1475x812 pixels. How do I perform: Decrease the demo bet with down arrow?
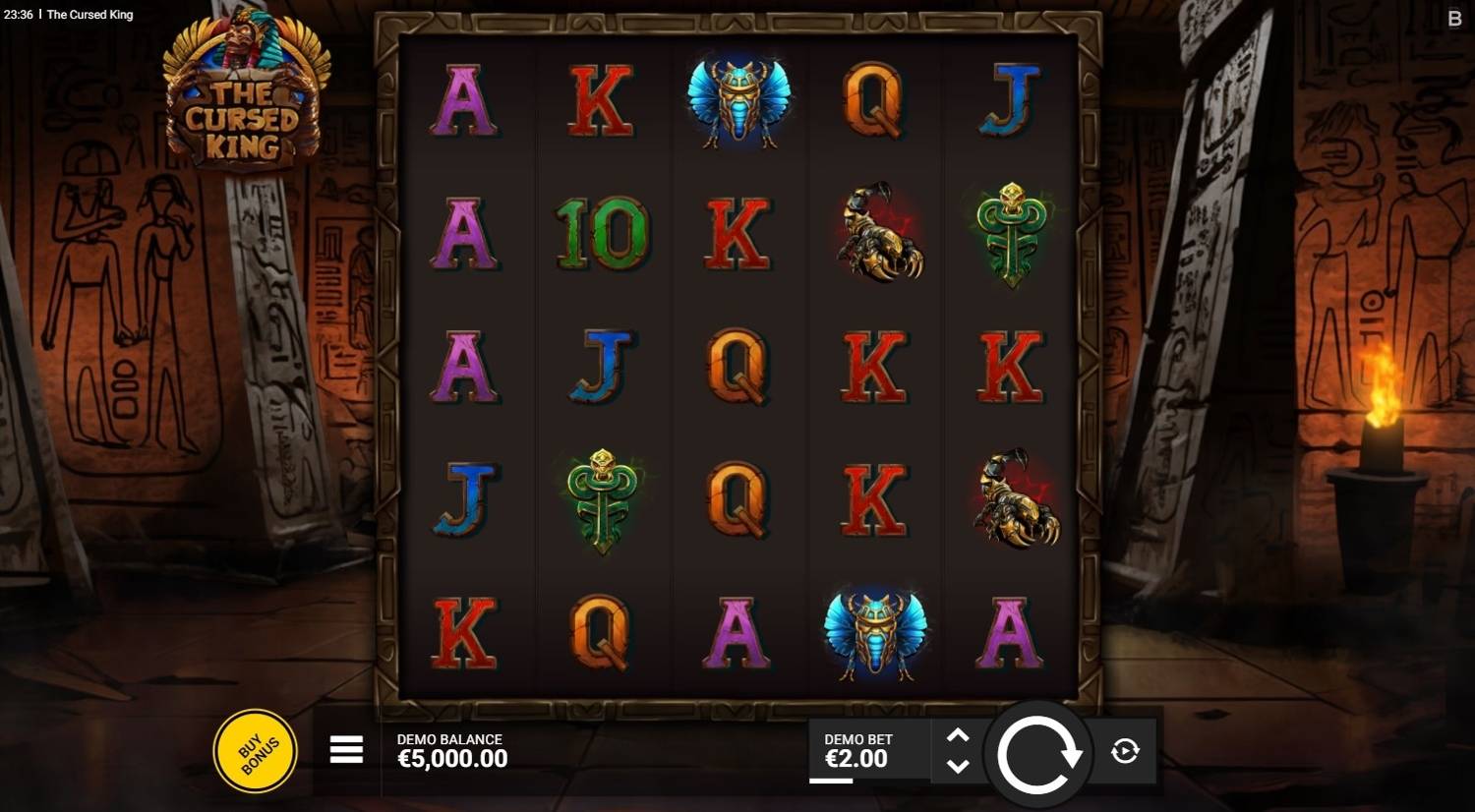coord(958,767)
